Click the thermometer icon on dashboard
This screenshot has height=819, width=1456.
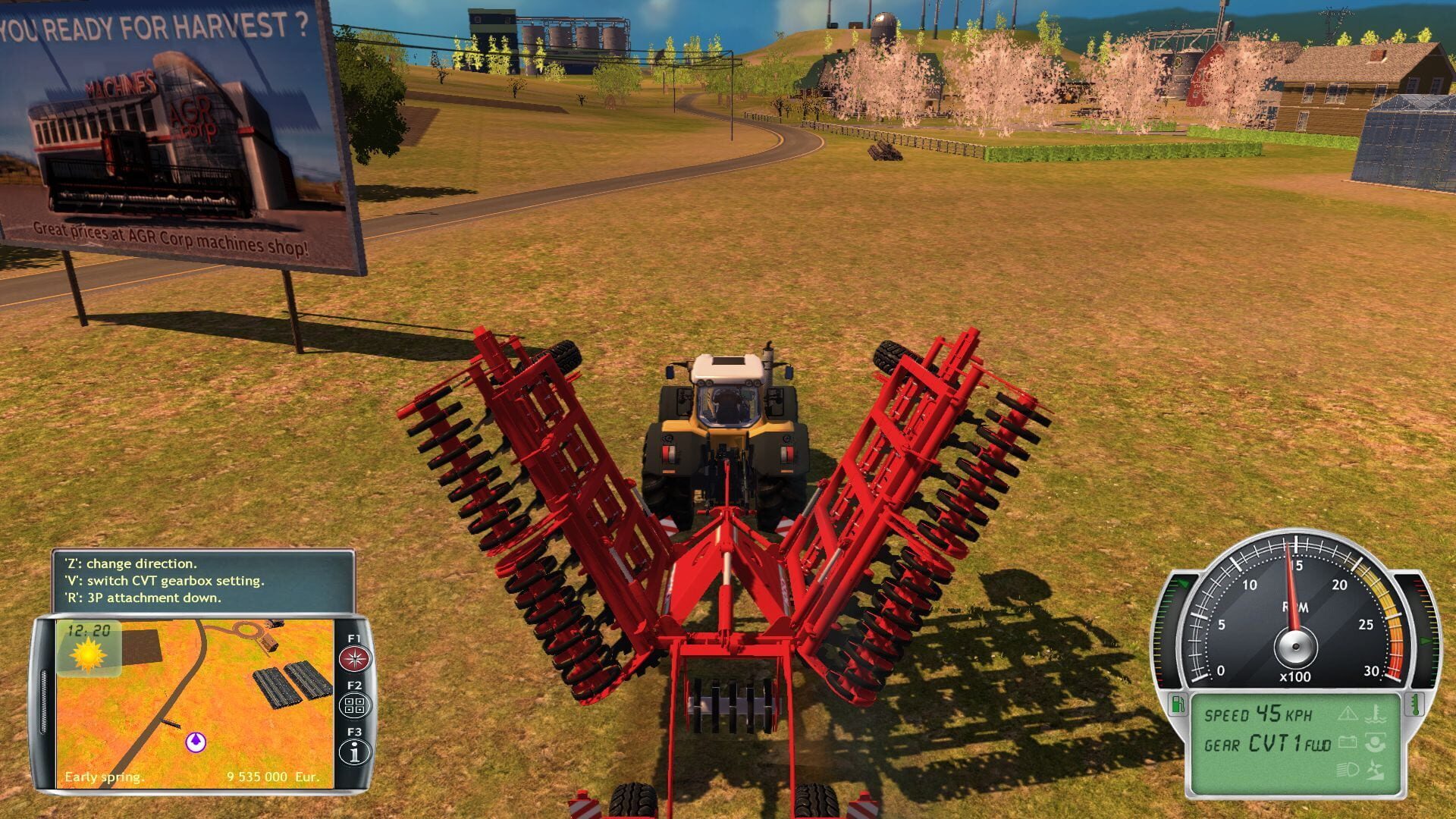pos(1415,704)
